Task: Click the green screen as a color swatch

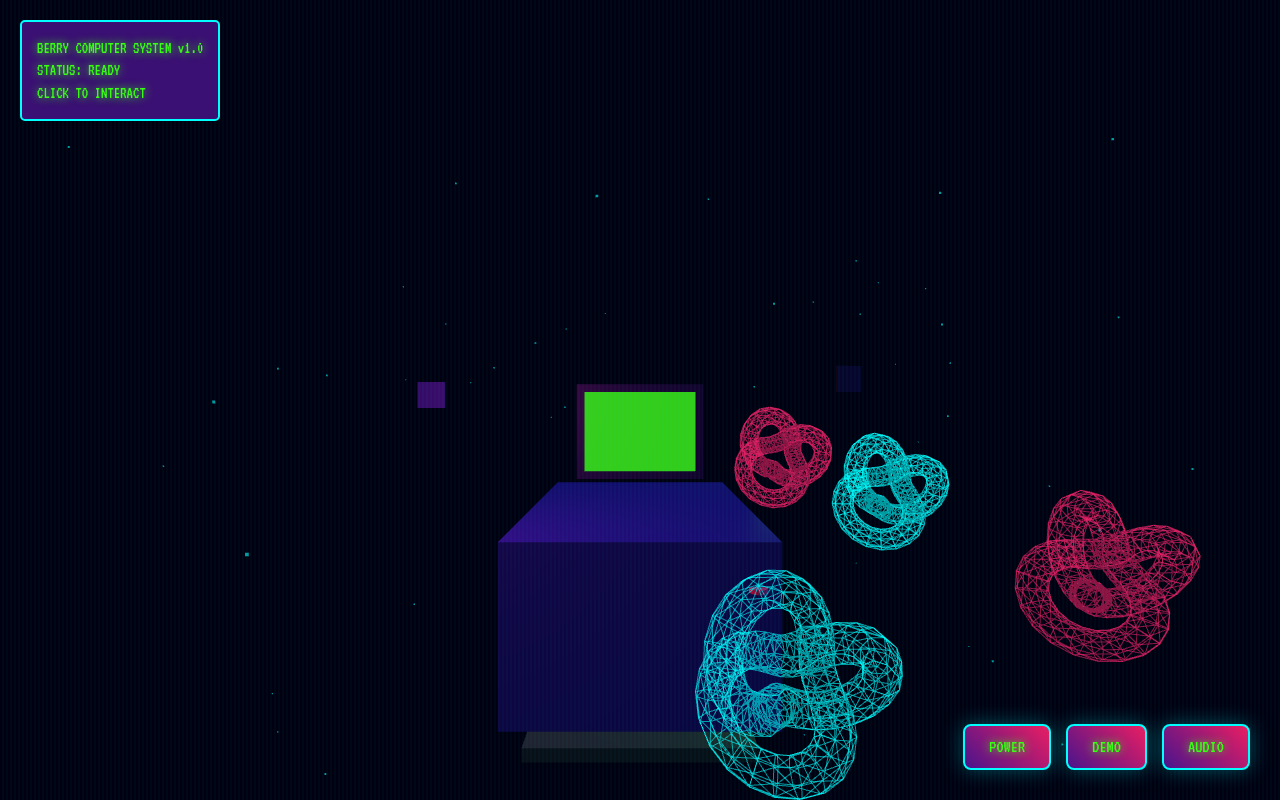Action: click(640, 430)
